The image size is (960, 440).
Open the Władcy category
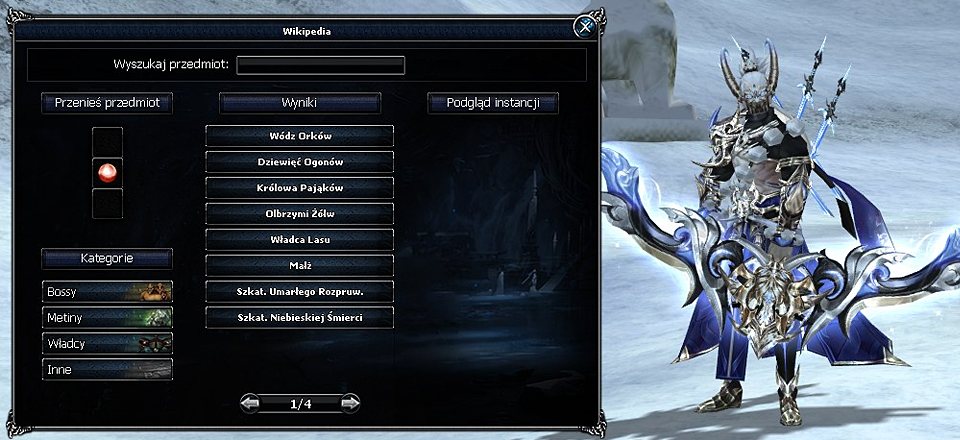pyautogui.click(x=107, y=343)
